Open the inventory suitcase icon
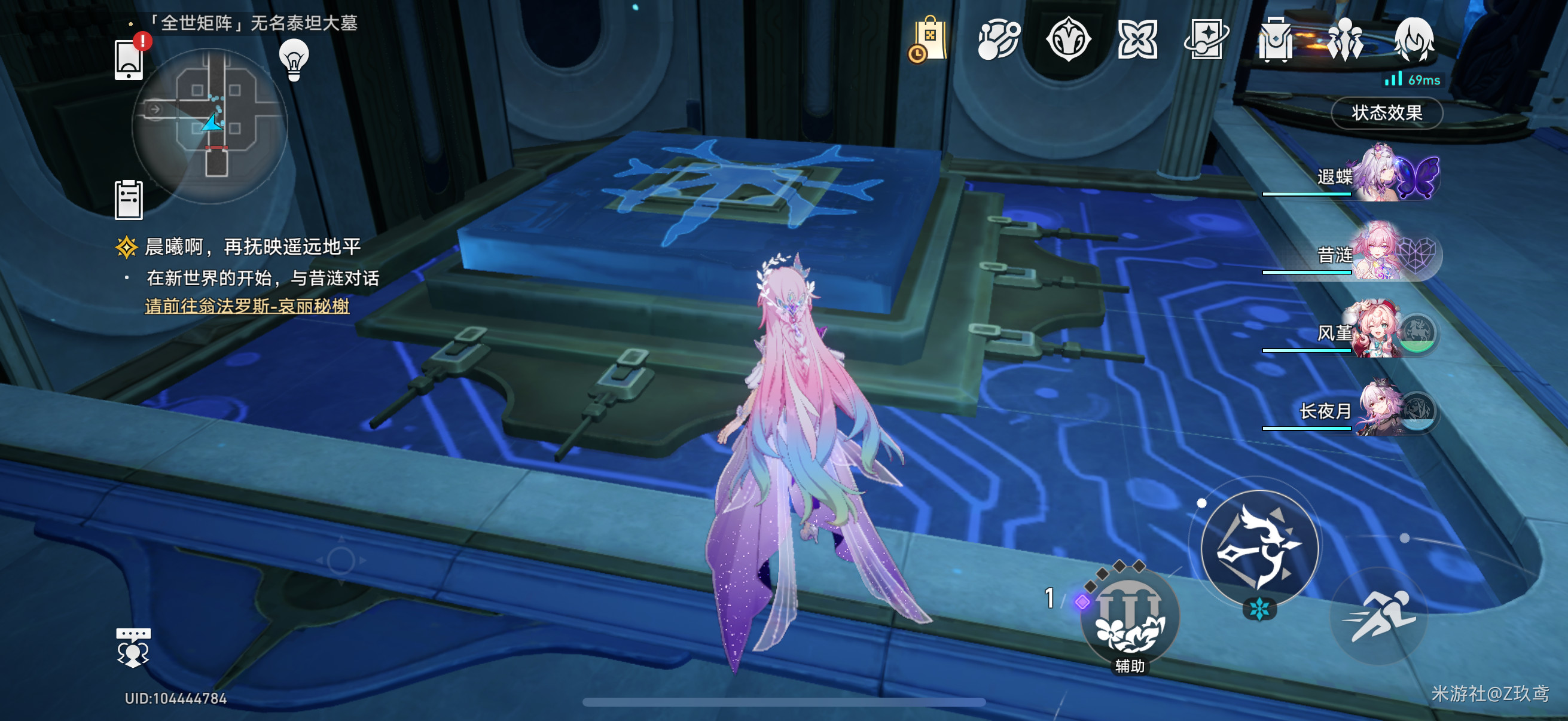Viewport: 1568px width, 721px height. (x=1275, y=40)
